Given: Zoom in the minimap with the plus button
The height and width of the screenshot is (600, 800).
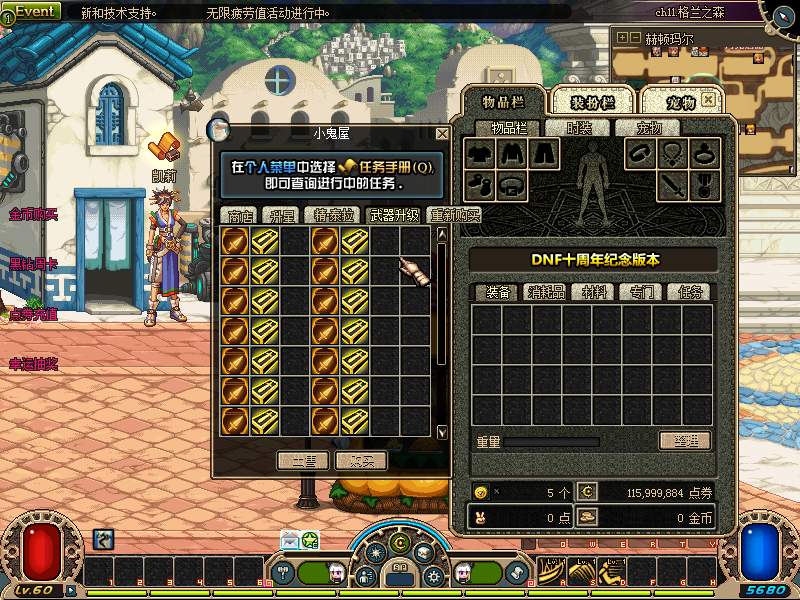Looking at the screenshot, I should pyautogui.click(x=622, y=38).
